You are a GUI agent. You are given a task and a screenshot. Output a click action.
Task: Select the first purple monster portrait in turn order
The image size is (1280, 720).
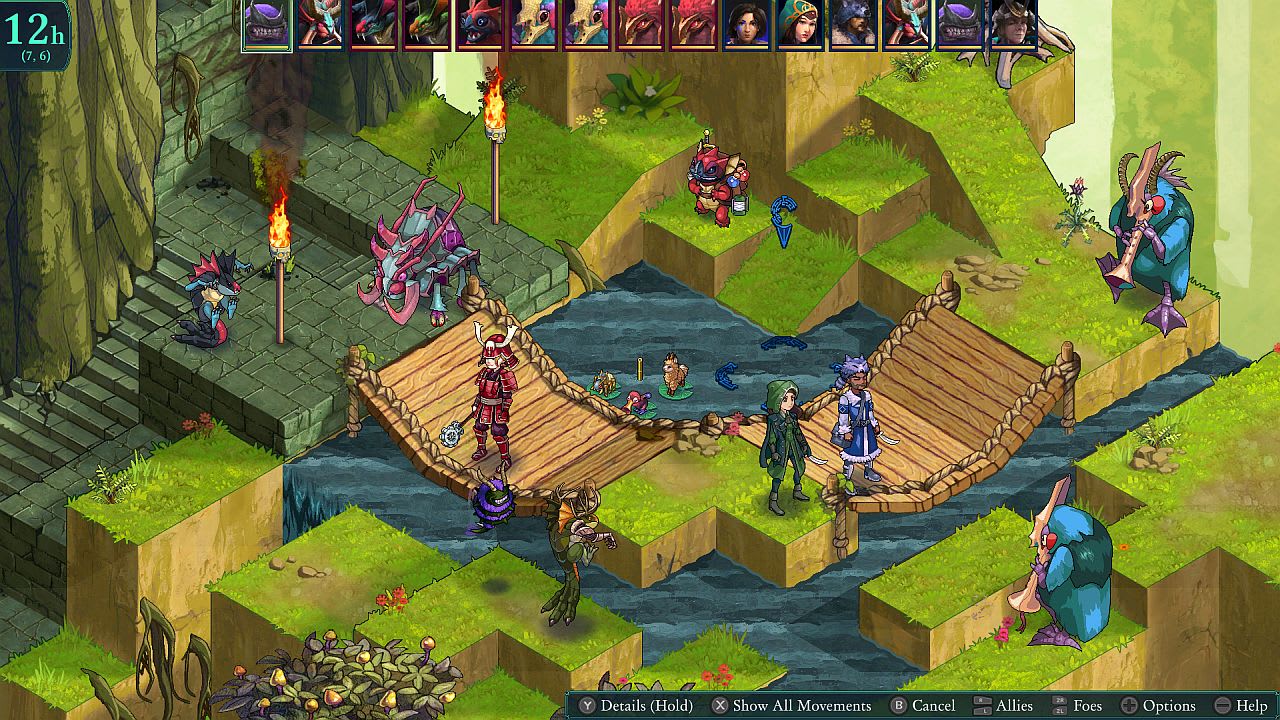[265, 27]
